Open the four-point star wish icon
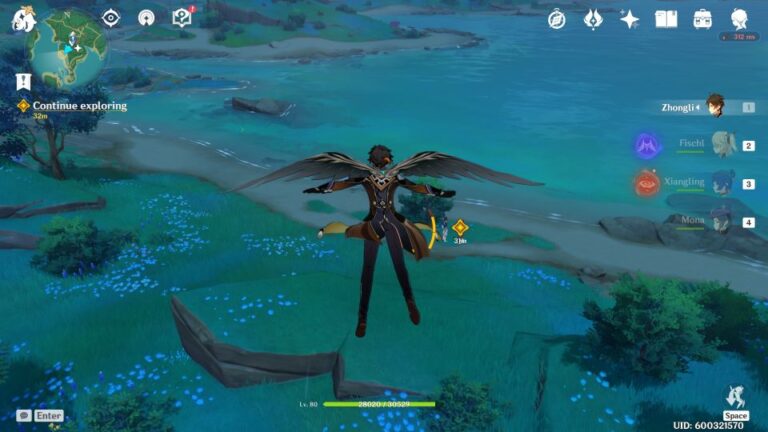 pos(629,19)
